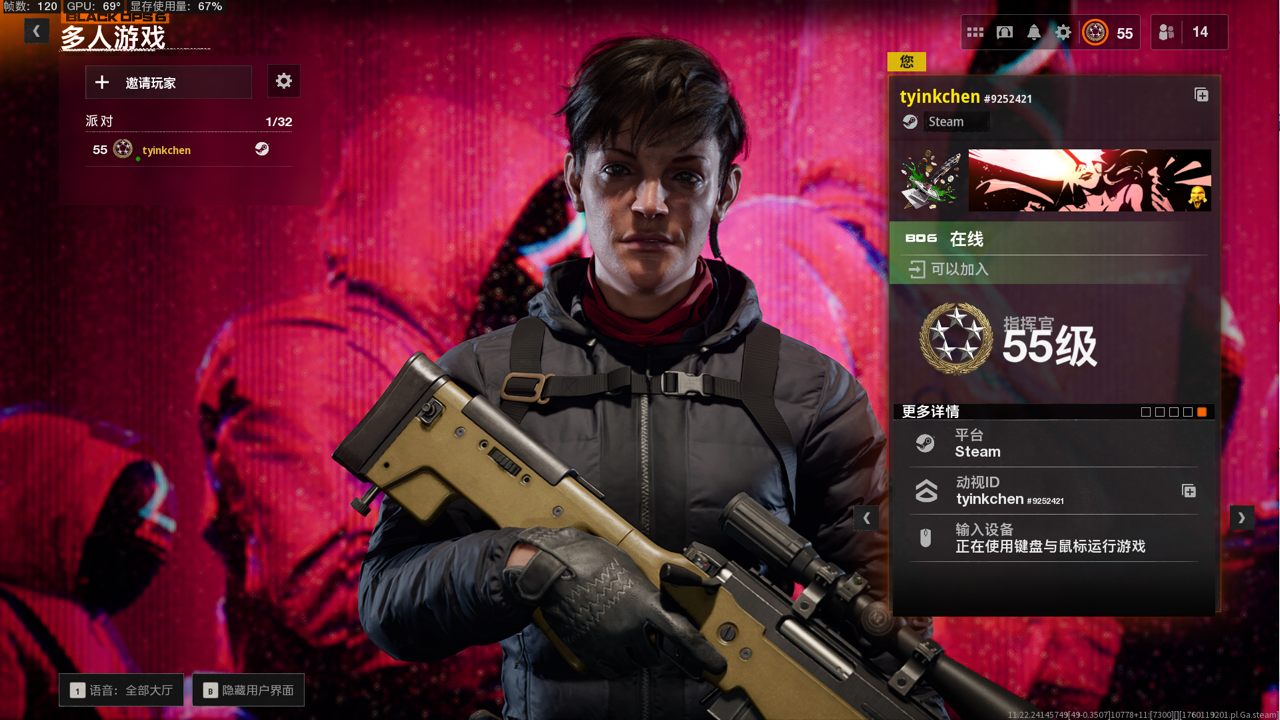Toggle the 语音：全部大厅 voice channel button
1280x720 pixels.
[121, 690]
